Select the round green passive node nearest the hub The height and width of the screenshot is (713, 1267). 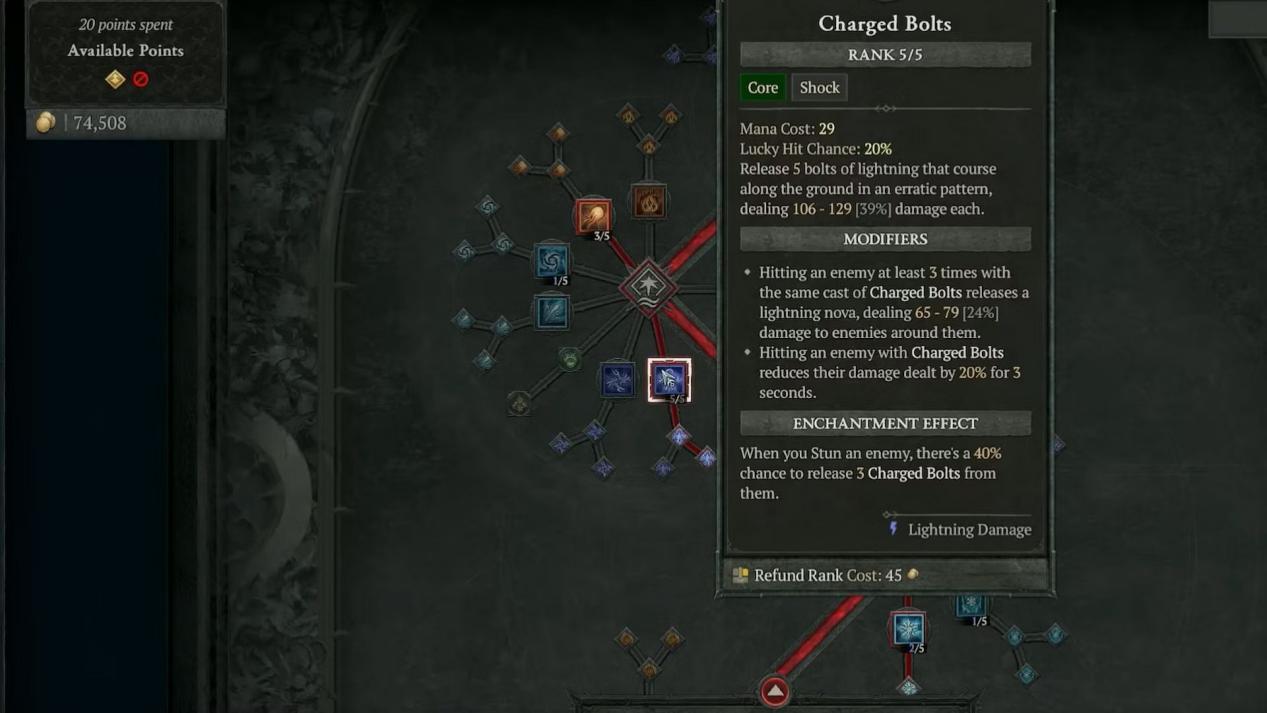[x=570, y=358]
